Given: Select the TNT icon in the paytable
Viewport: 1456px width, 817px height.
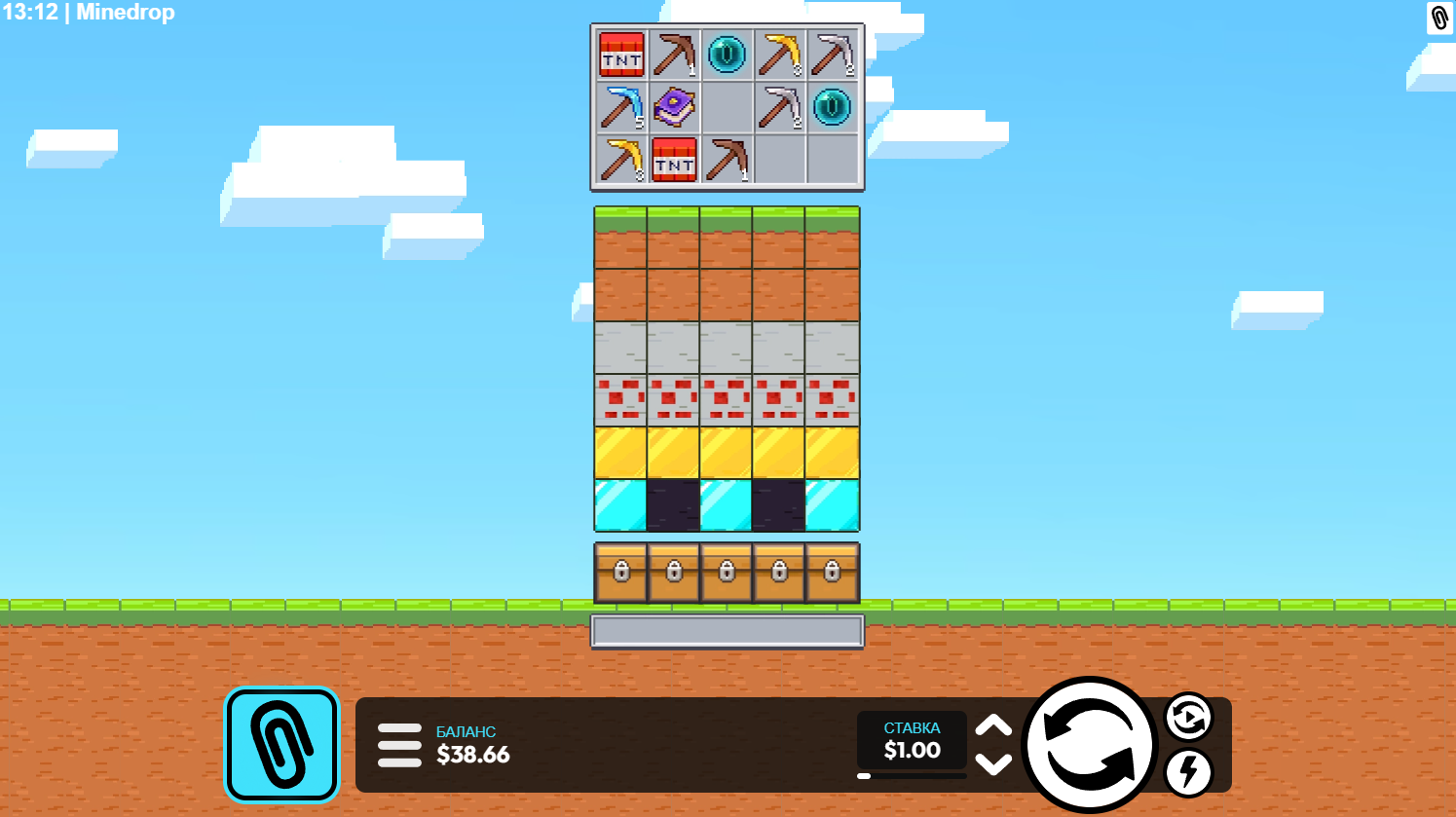Looking at the screenshot, I should [x=621, y=56].
